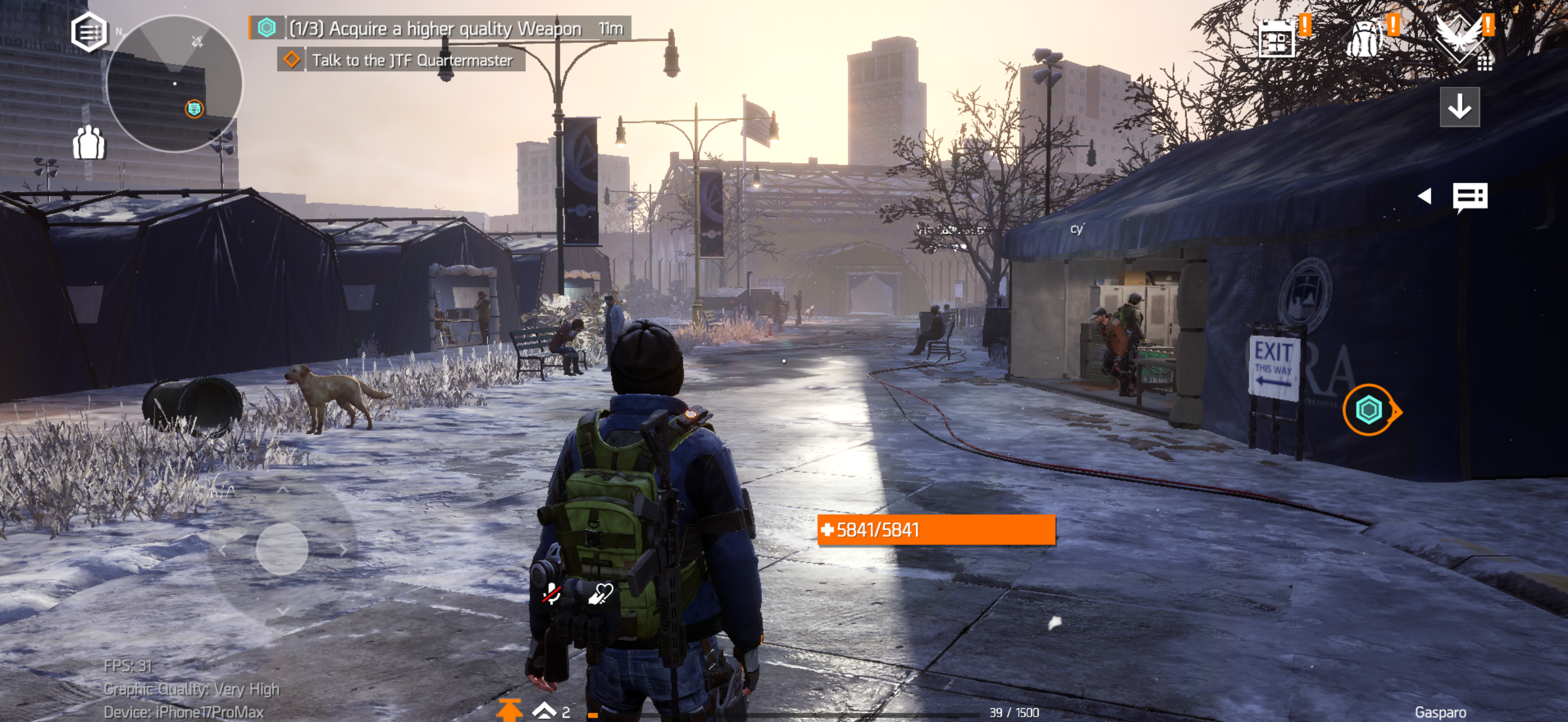Expand chat with the left triangle arrow
This screenshot has height=722, width=1568.
1424,196
